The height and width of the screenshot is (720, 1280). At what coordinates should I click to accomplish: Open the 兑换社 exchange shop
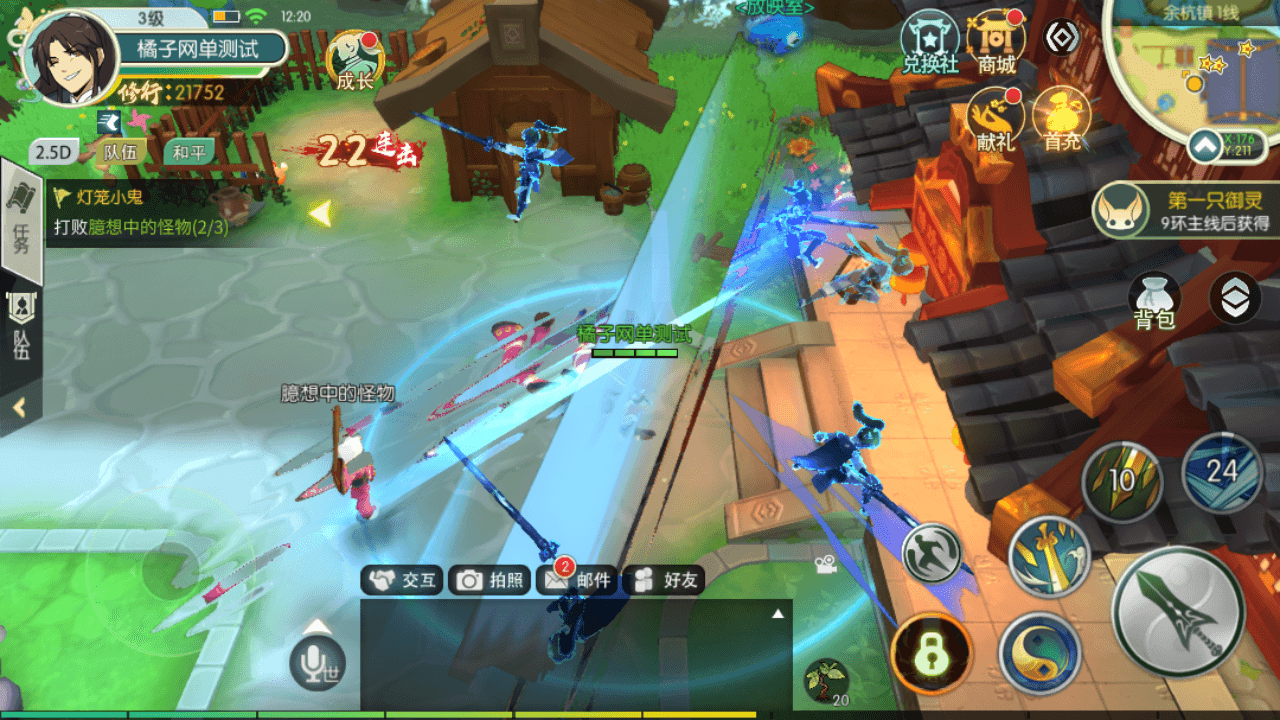pos(930,45)
